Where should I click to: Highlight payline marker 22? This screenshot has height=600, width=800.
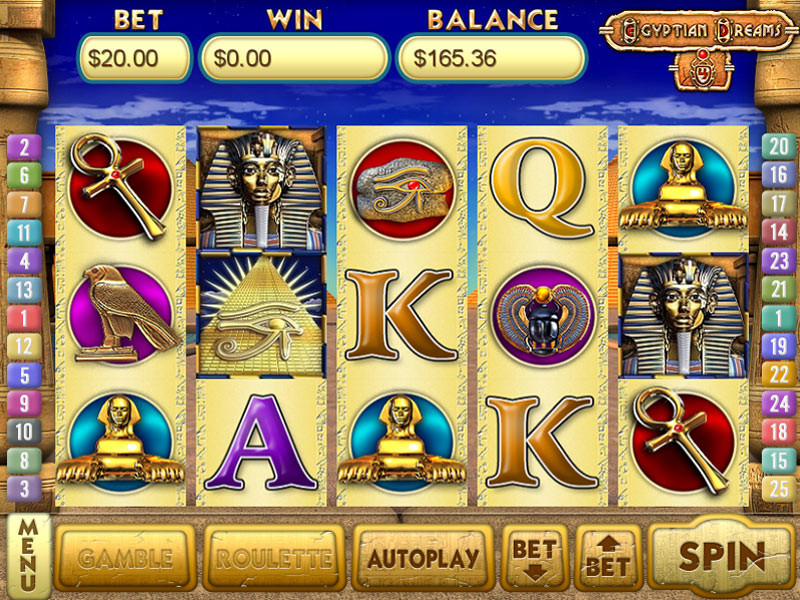[777, 375]
